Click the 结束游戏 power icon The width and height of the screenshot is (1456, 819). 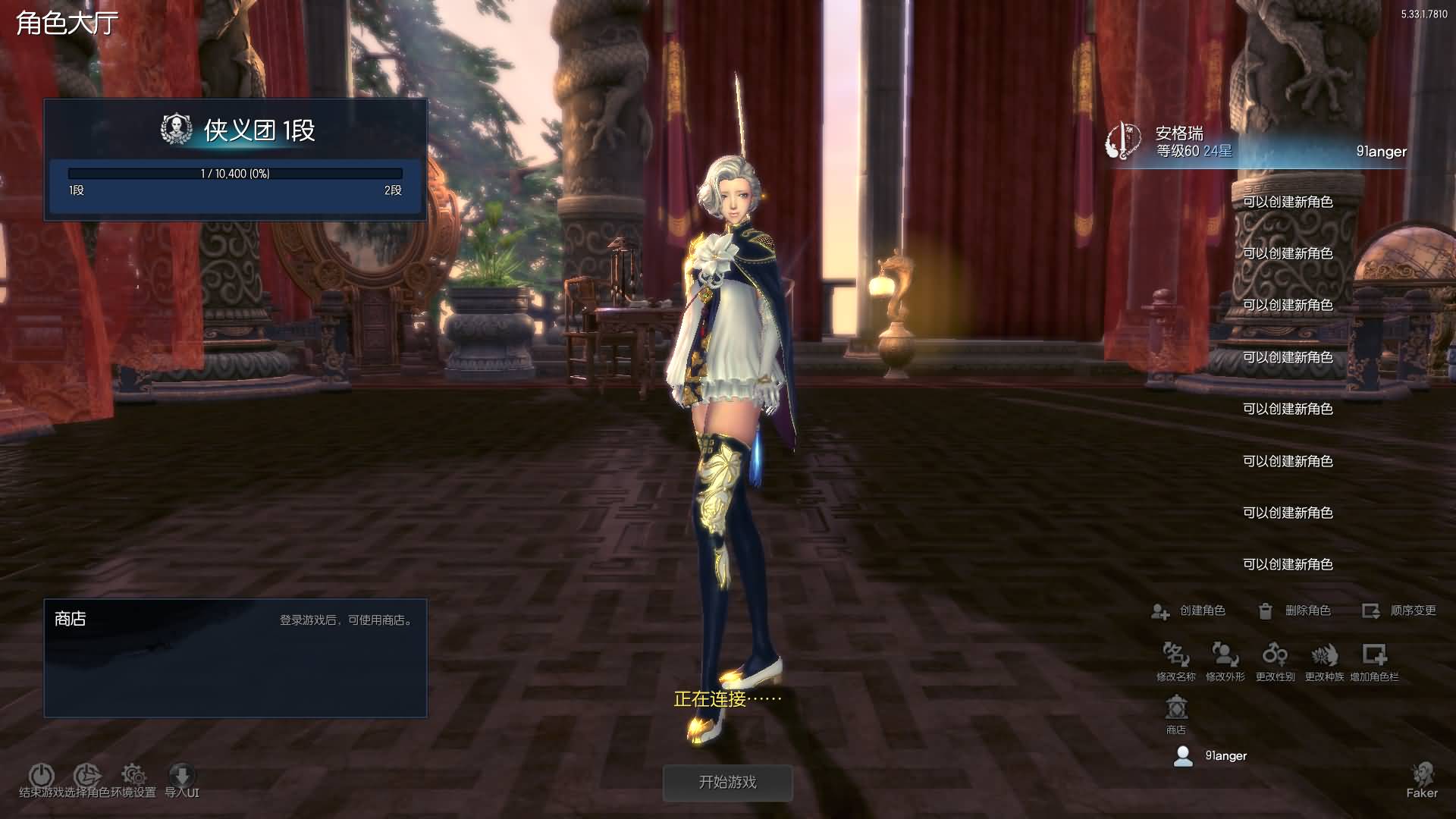(41, 775)
